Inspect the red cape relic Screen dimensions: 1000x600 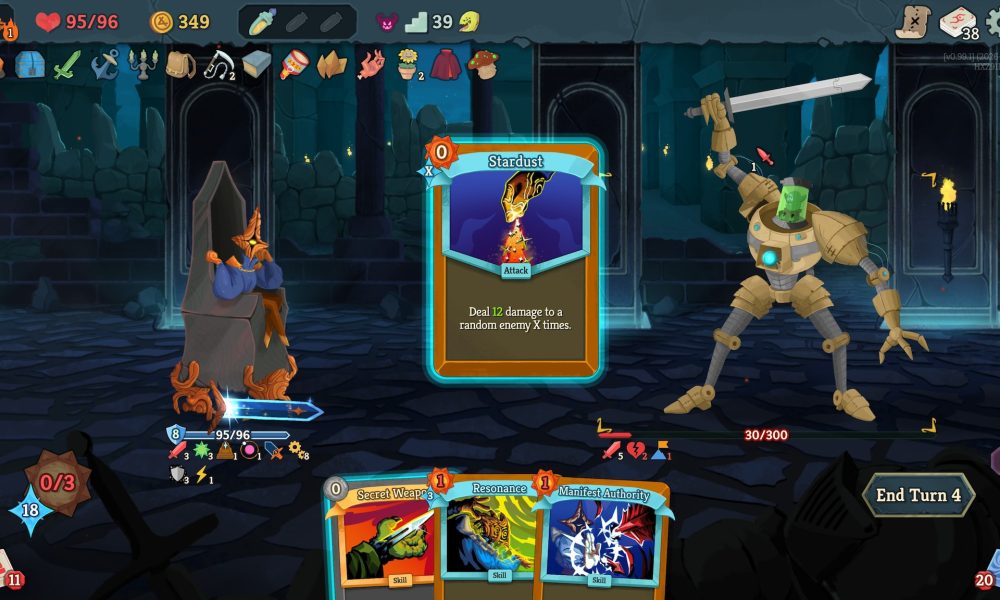tap(445, 65)
